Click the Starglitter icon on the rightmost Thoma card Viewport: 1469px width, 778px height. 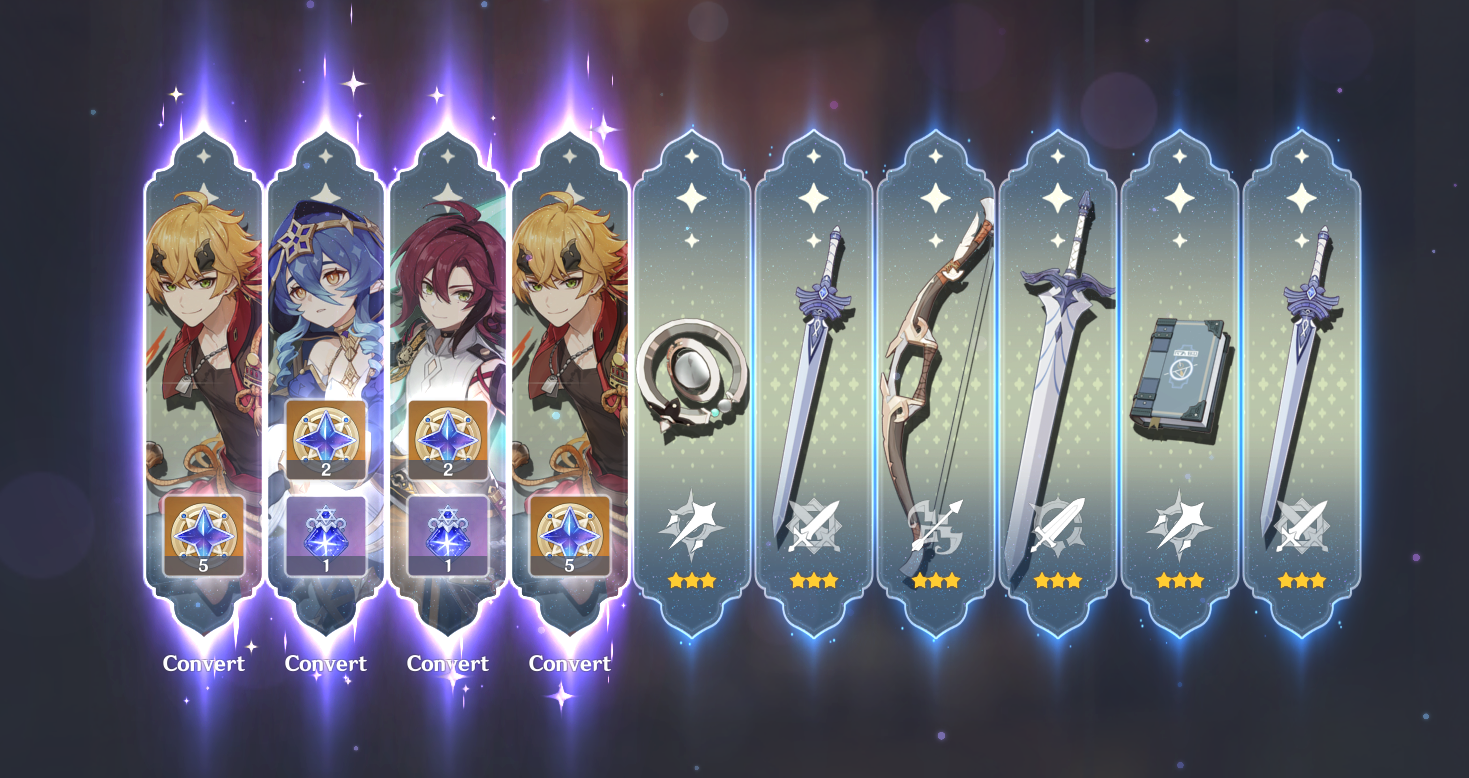pyautogui.click(x=570, y=537)
